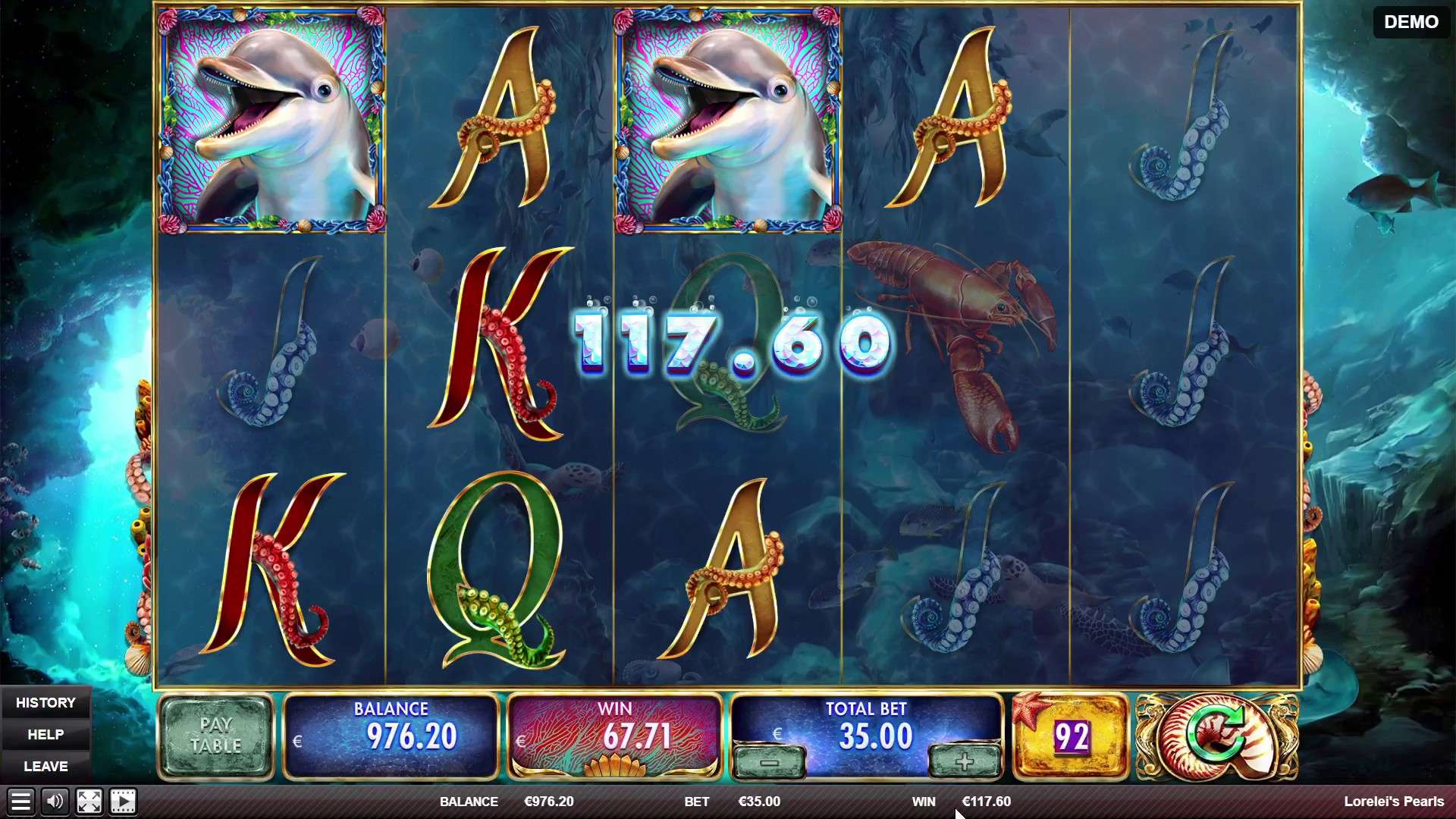Click the film-strip play icon

coord(123,802)
